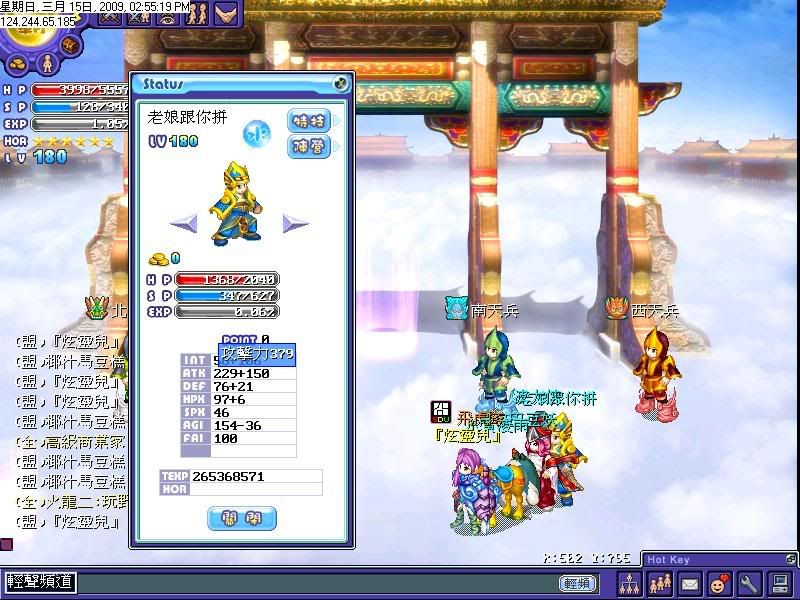Open the 陣營 formation panel

pos(308,146)
